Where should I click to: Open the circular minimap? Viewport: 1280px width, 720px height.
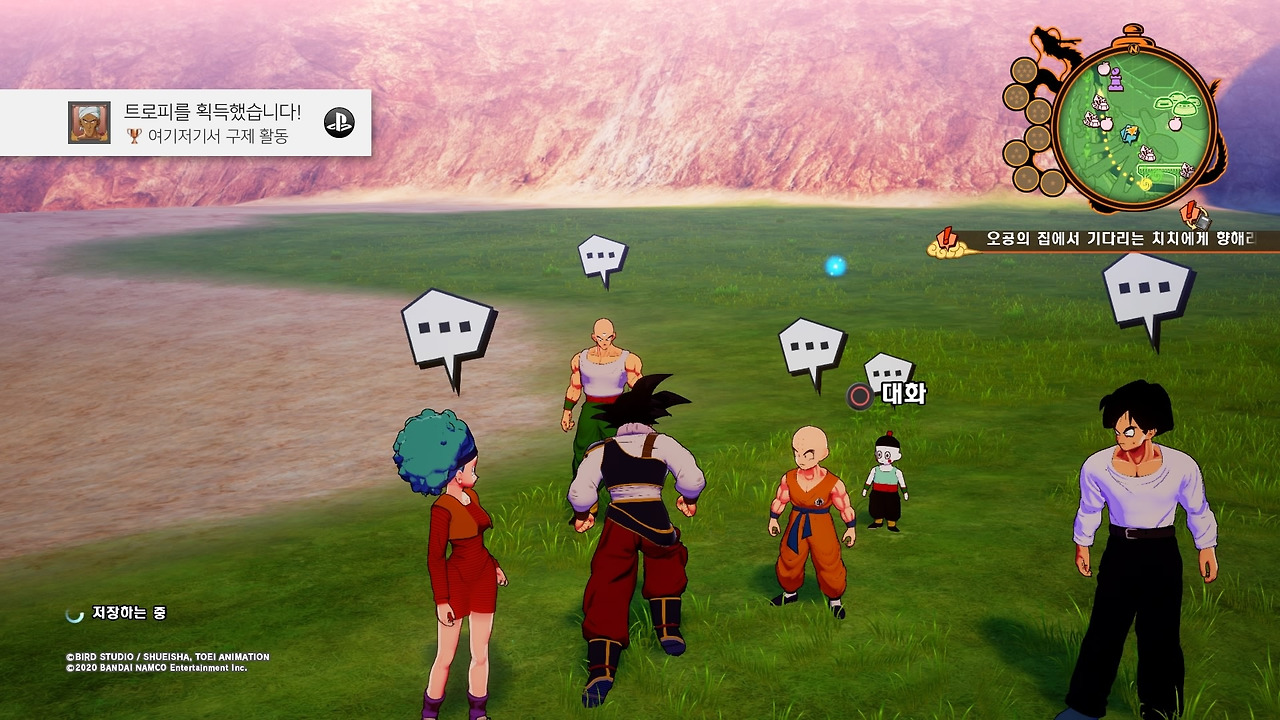point(1134,126)
